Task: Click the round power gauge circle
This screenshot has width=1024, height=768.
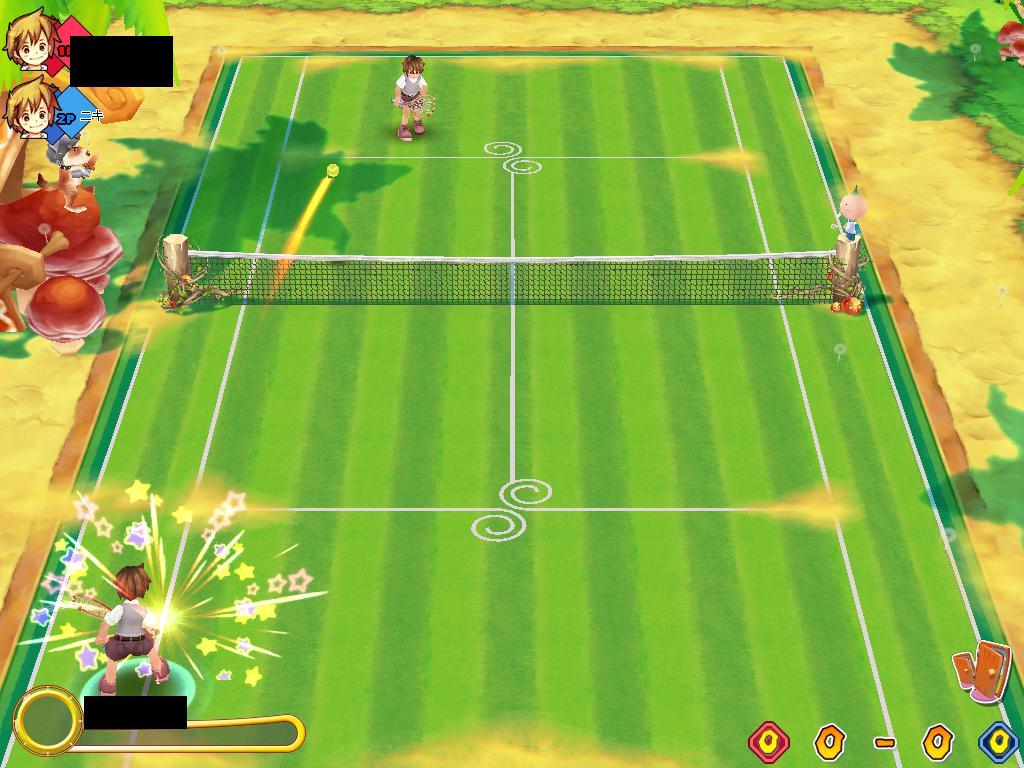Action: click(x=47, y=719)
